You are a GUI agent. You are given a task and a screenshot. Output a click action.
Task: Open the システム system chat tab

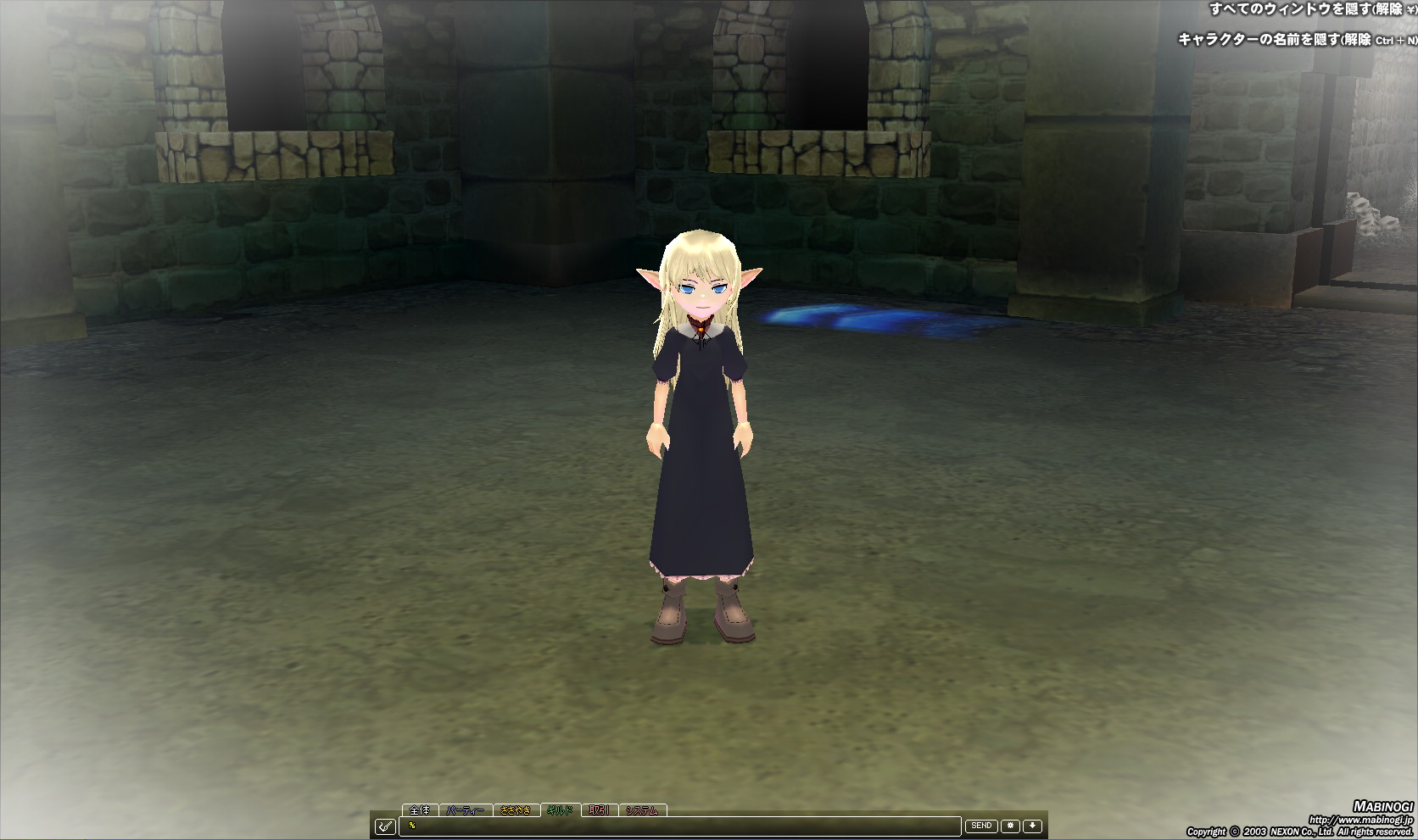pos(643,809)
